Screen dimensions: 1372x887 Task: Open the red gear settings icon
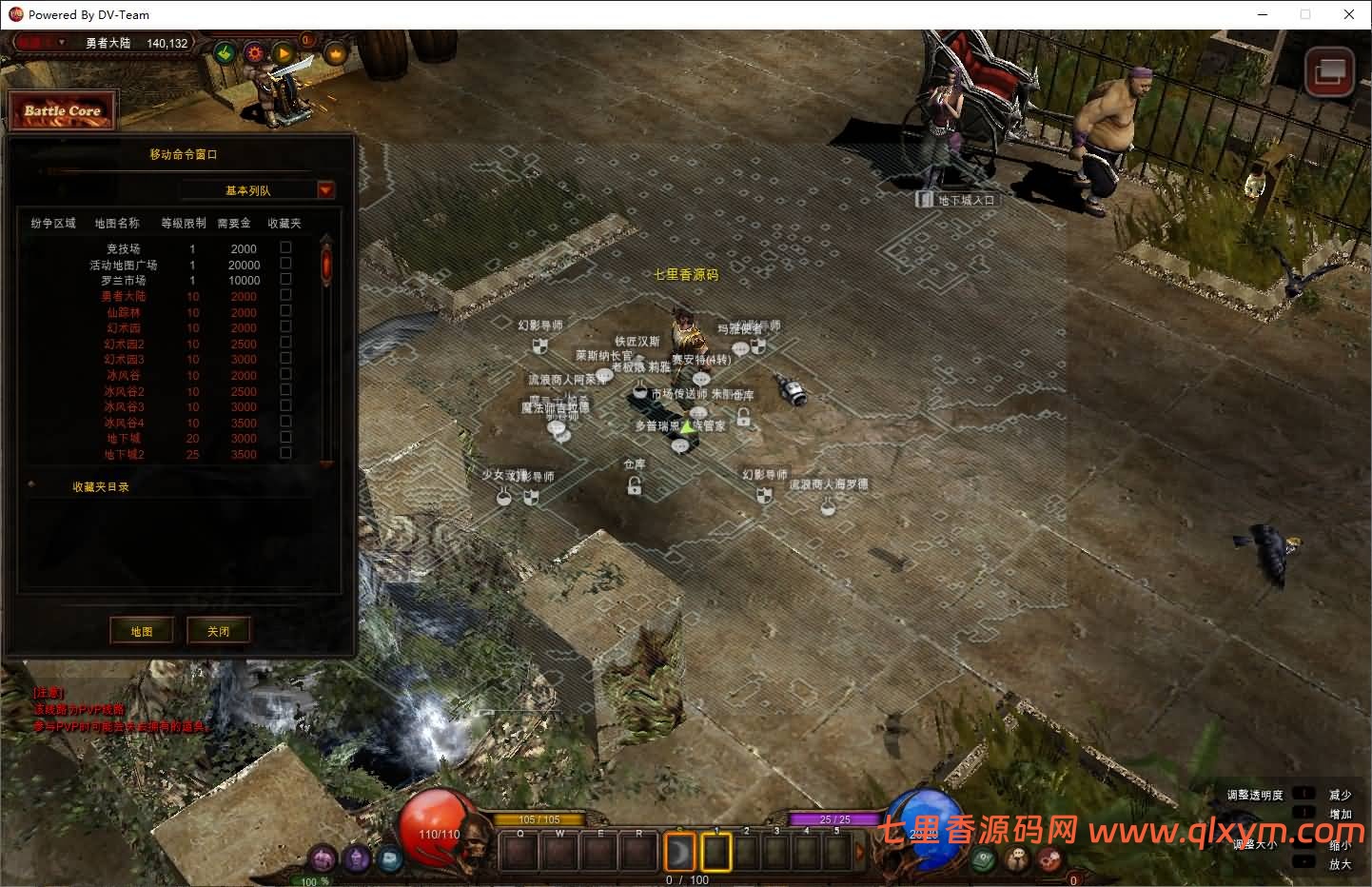click(254, 53)
